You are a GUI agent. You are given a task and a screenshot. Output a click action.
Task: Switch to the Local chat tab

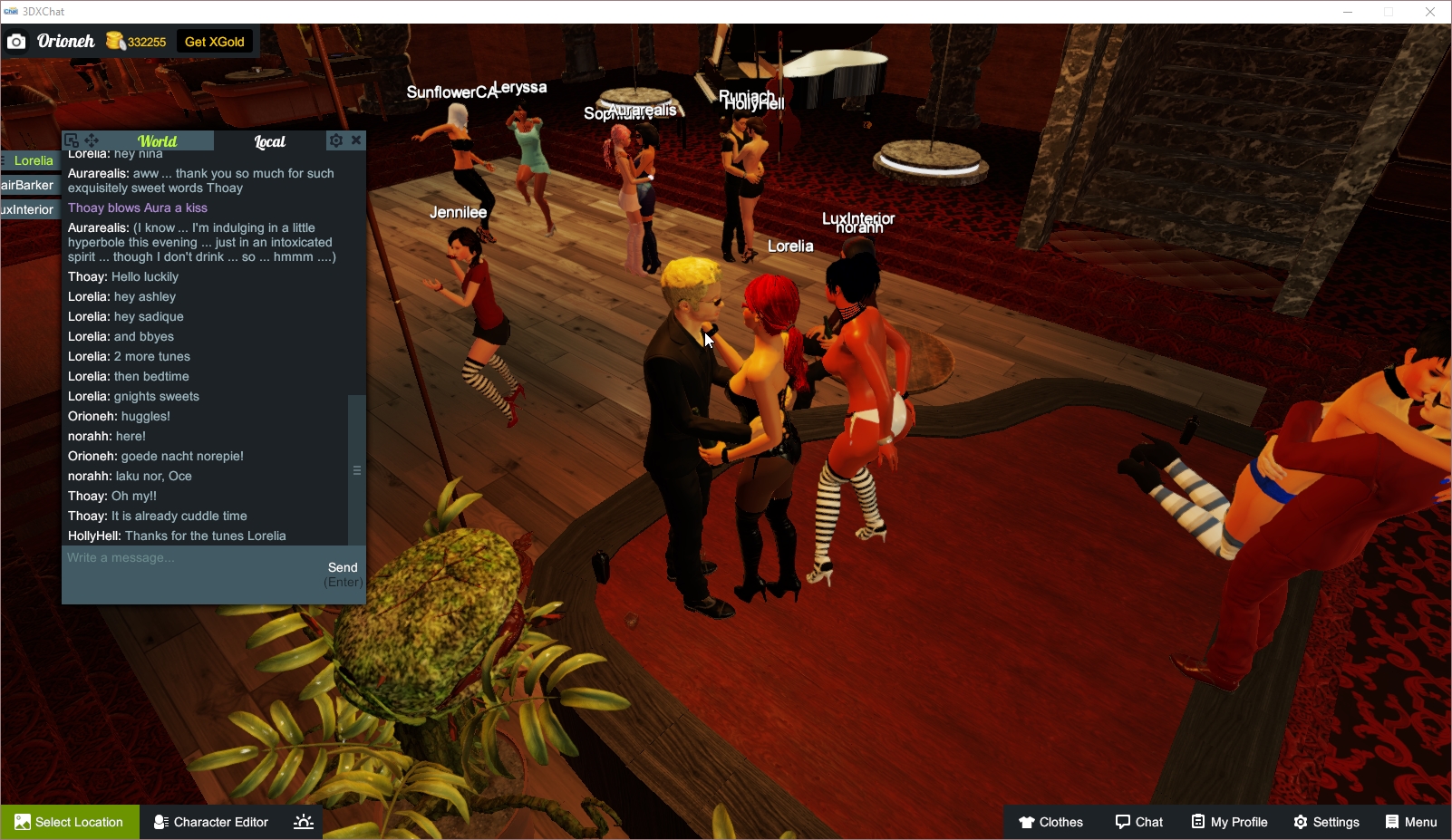(x=269, y=140)
